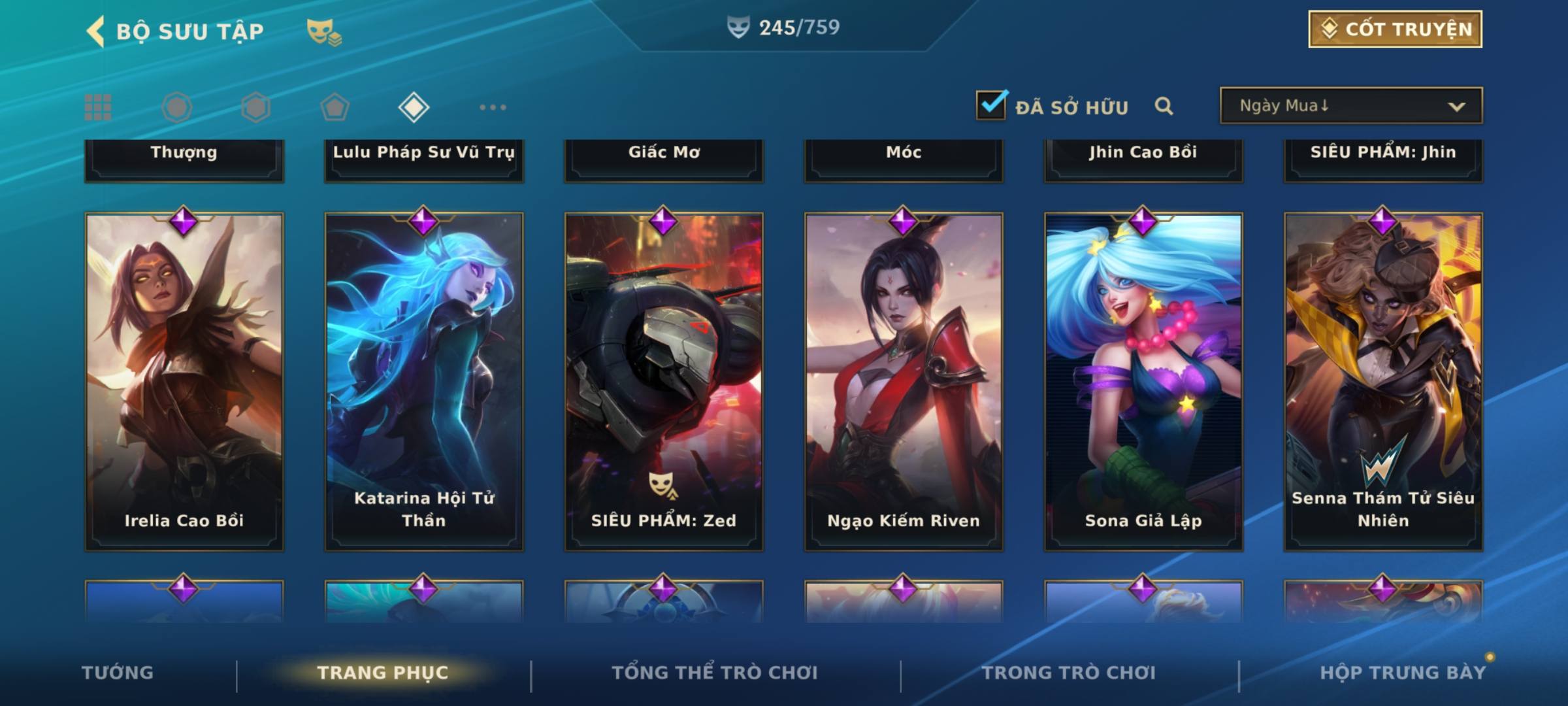Screen dimensions: 1568x706
Task: Open the skin search magnifier
Action: pos(1164,106)
